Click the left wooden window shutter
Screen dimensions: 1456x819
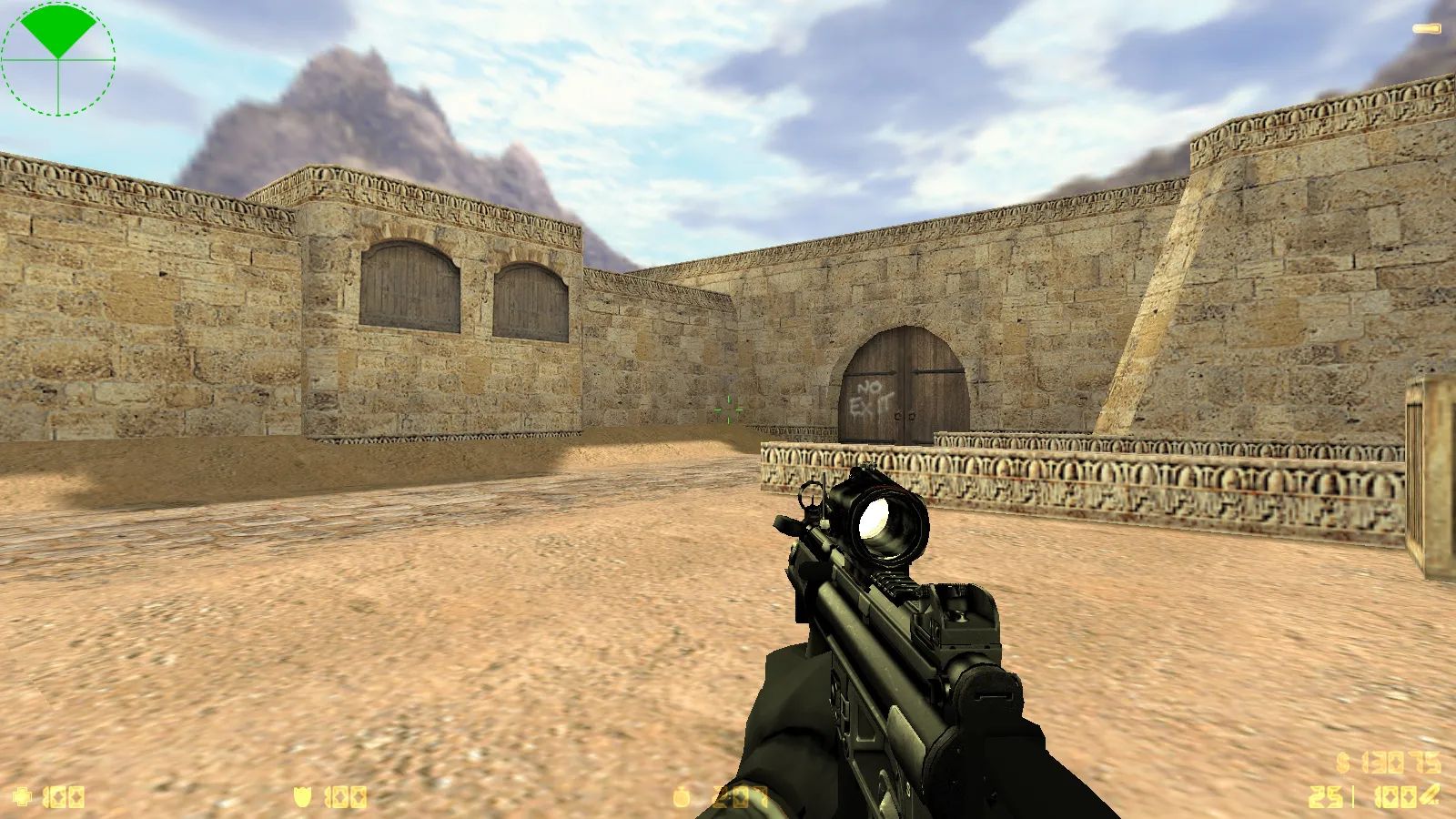click(x=408, y=285)
